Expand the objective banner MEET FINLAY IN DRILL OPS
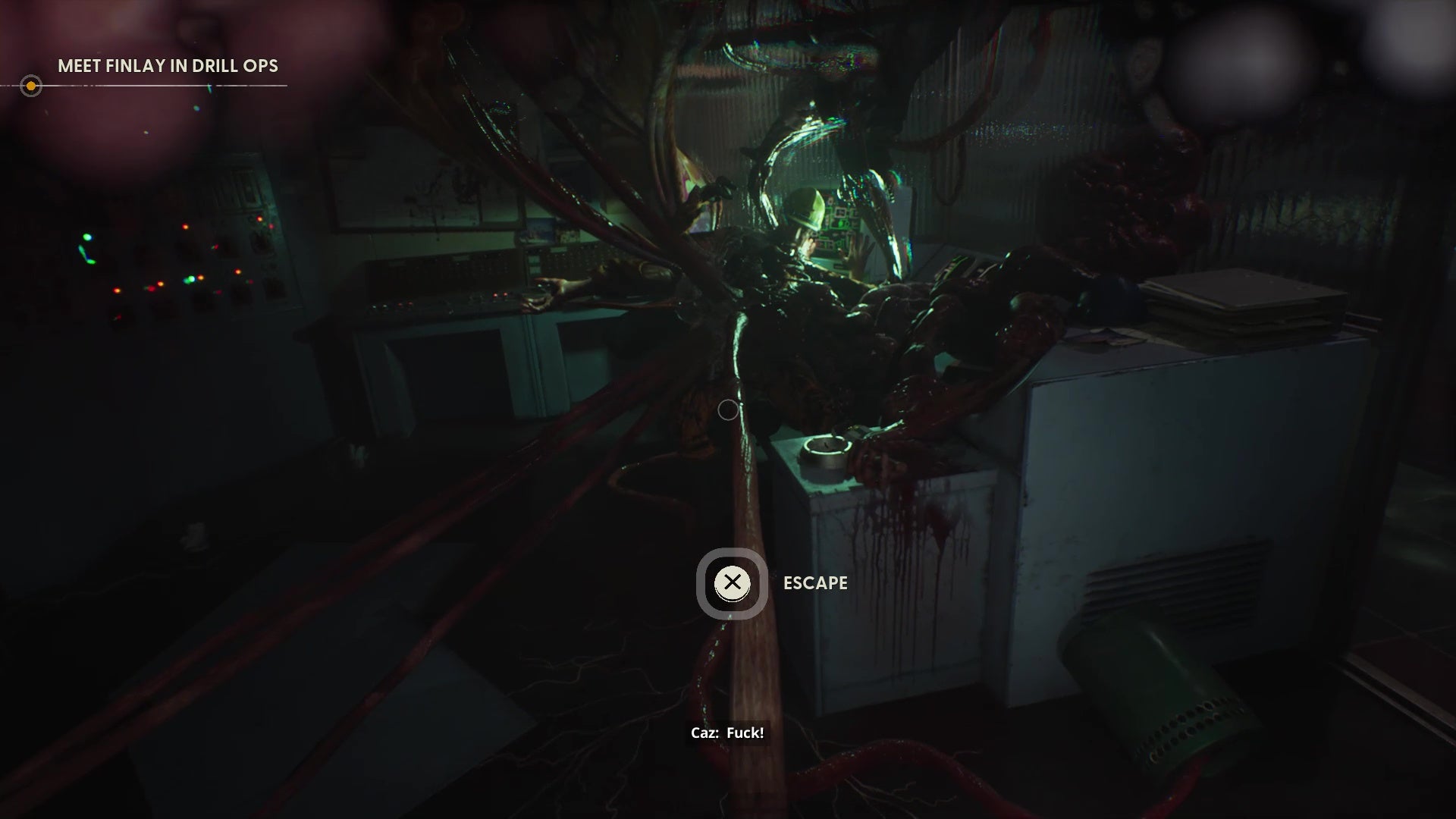 pyautogui.click(x=168, y=66)
